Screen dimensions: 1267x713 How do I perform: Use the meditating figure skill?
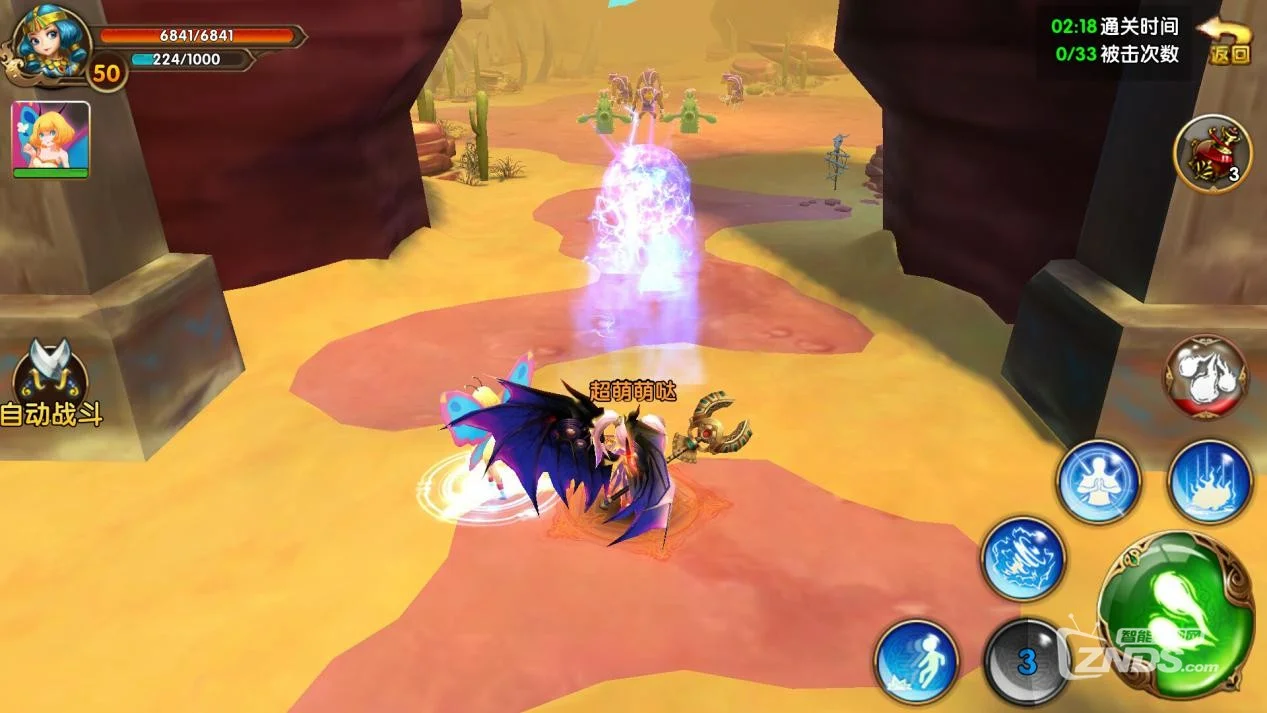tap(1099, 482)
